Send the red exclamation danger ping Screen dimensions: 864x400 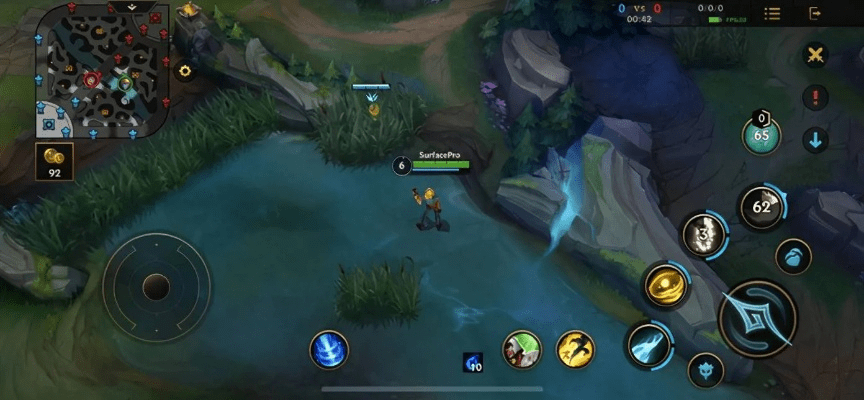(x=816, y=98)
